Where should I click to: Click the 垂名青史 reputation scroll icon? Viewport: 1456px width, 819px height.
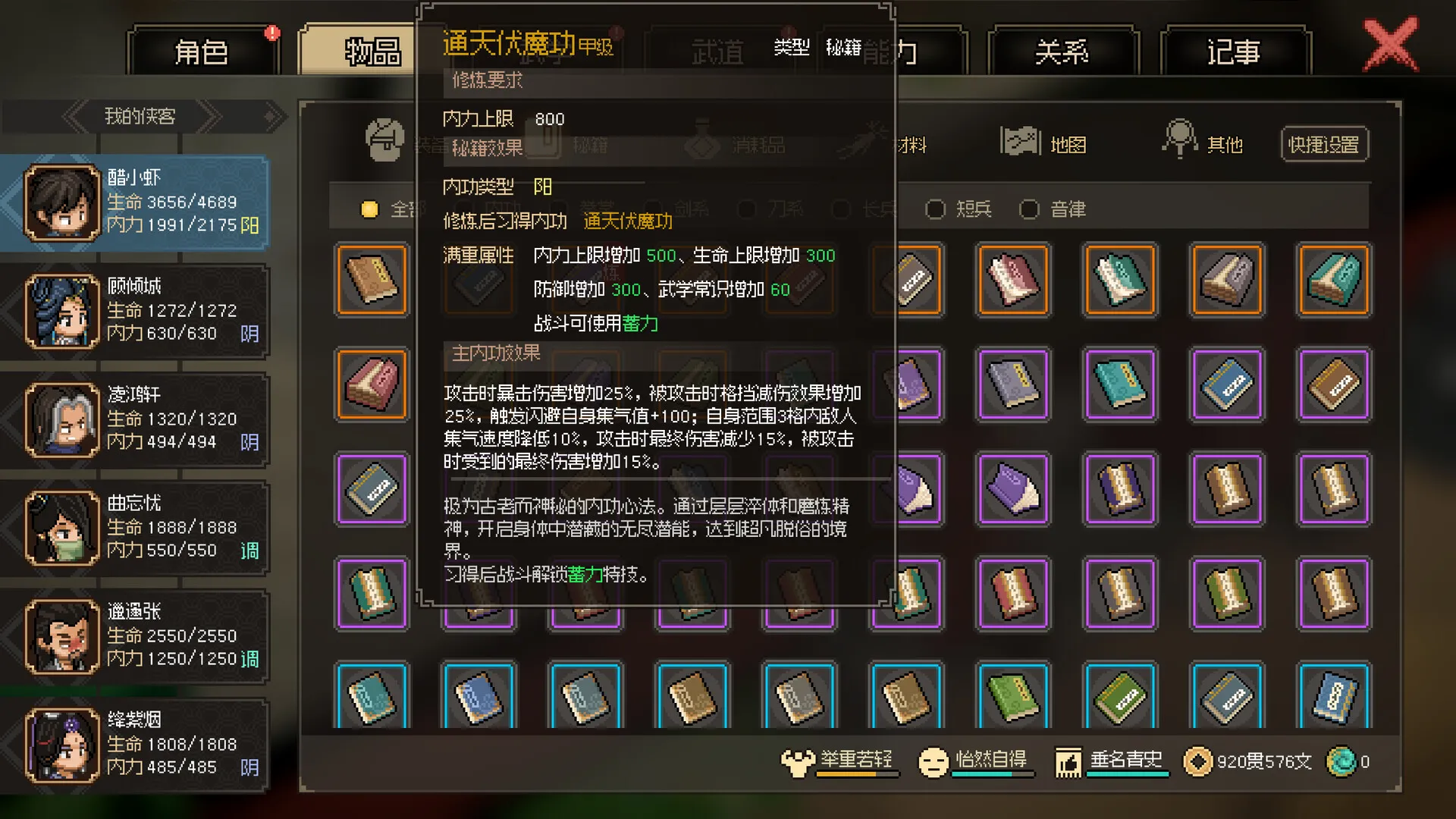pyautogui.click(x=1069, y=761)
